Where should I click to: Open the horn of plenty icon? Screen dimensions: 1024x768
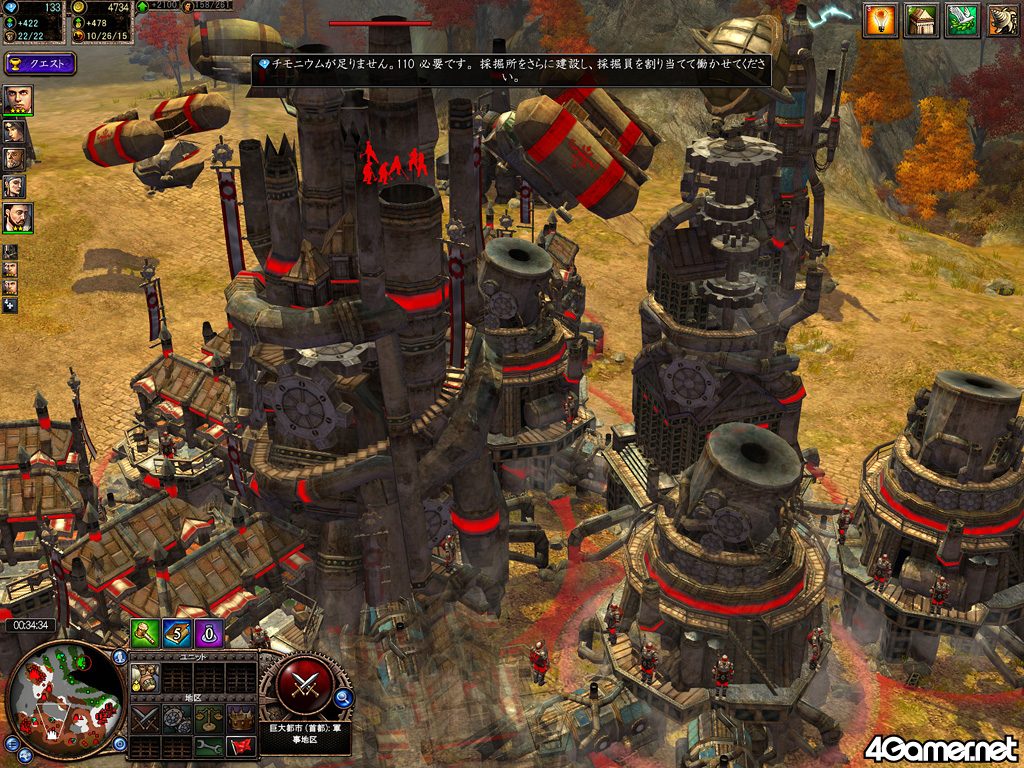coord(1002,20)
